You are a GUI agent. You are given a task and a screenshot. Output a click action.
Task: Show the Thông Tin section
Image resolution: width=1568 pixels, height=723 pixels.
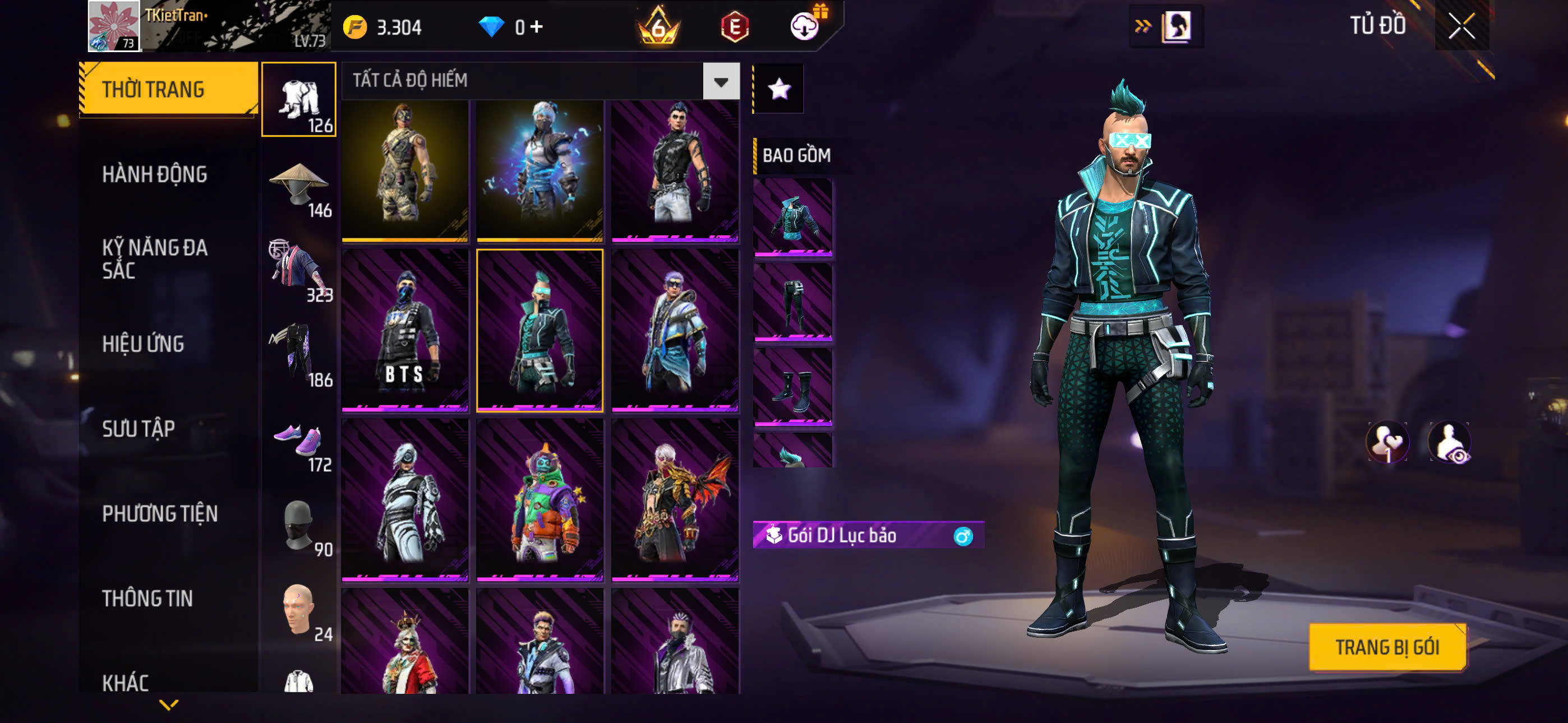147,598
